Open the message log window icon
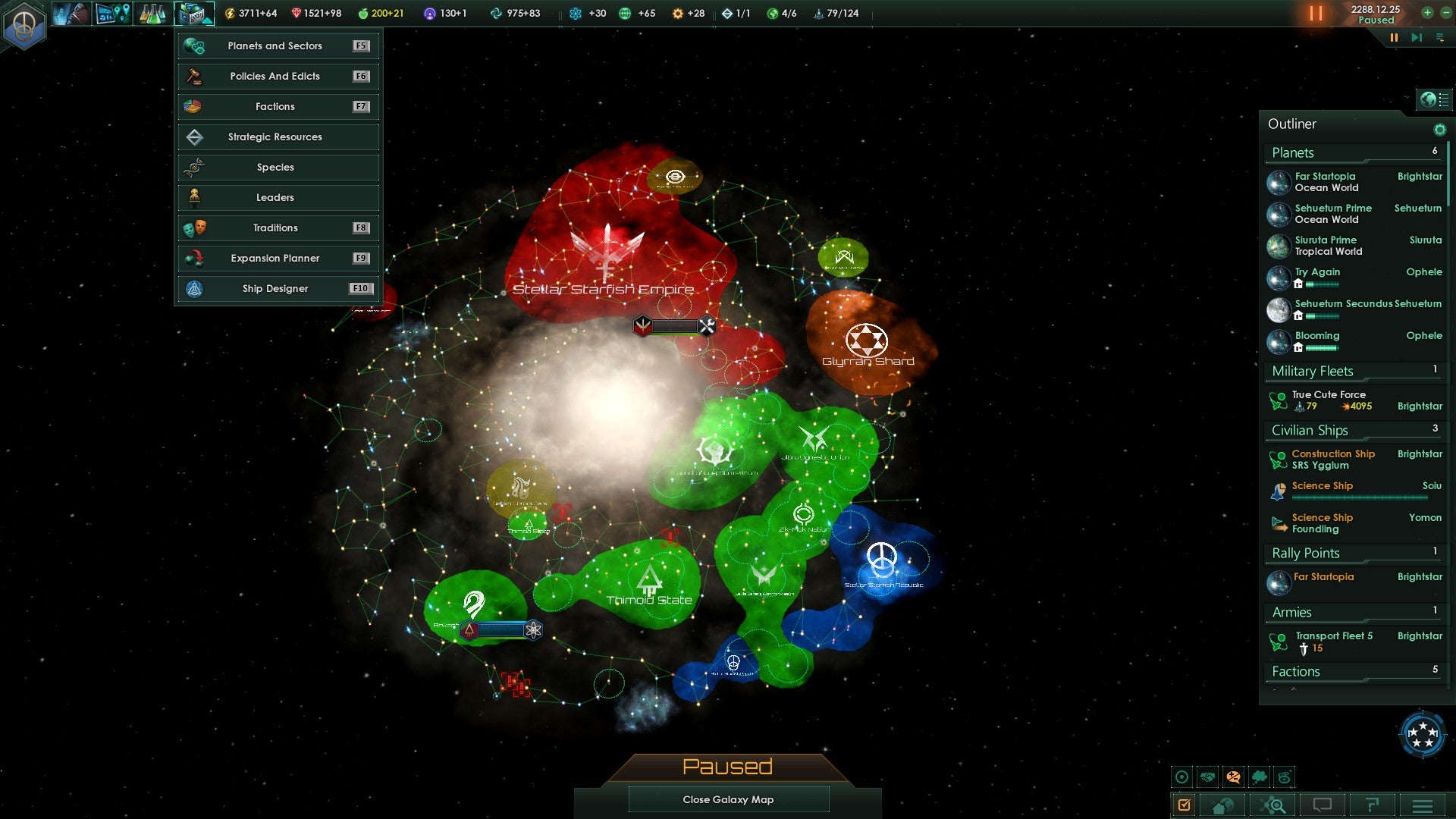1456x819 pixels. (x=1322, y=805)
